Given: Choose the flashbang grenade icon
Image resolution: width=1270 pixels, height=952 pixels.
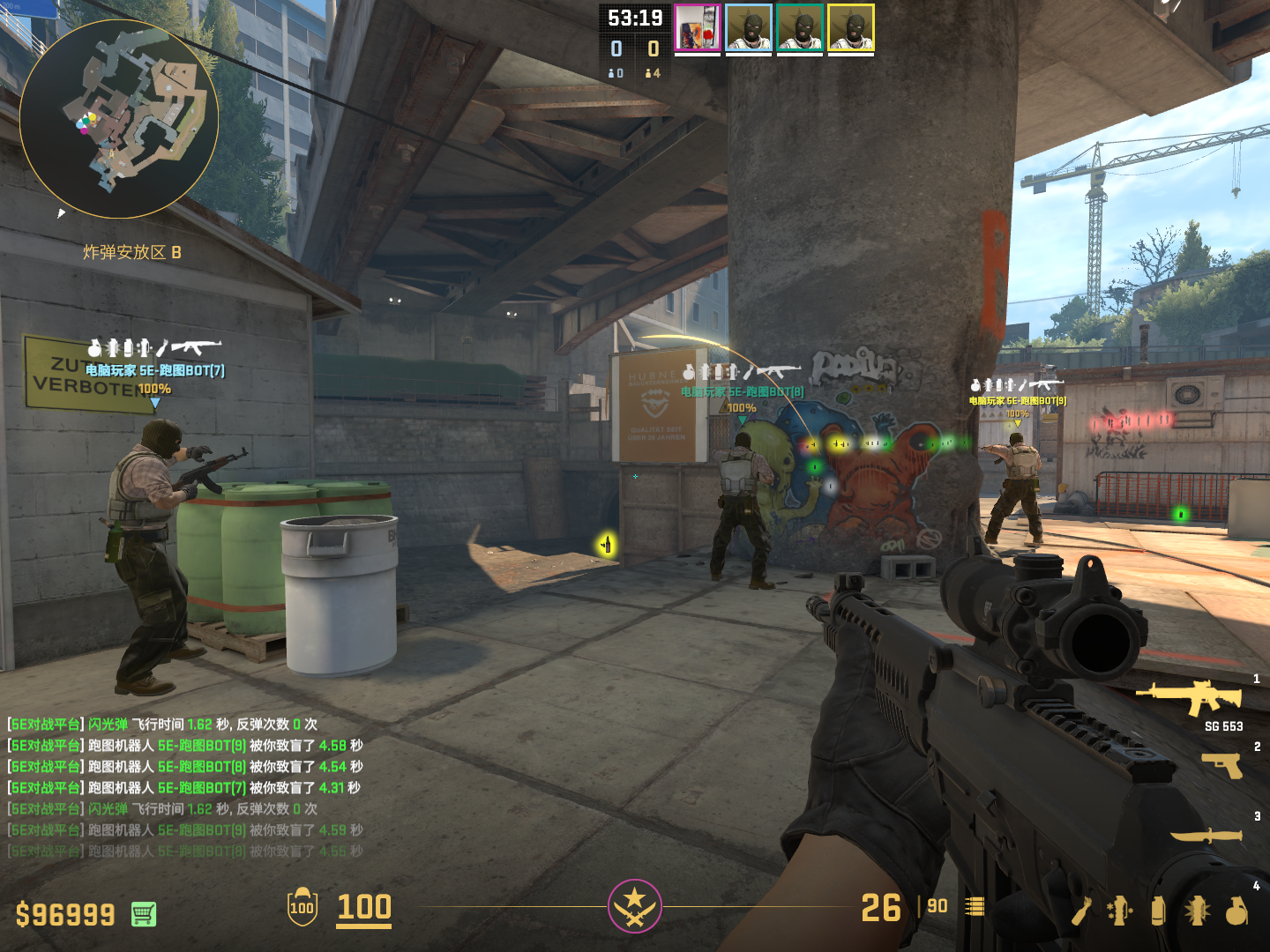Looking at the screenshot, I should [1197, 911].
